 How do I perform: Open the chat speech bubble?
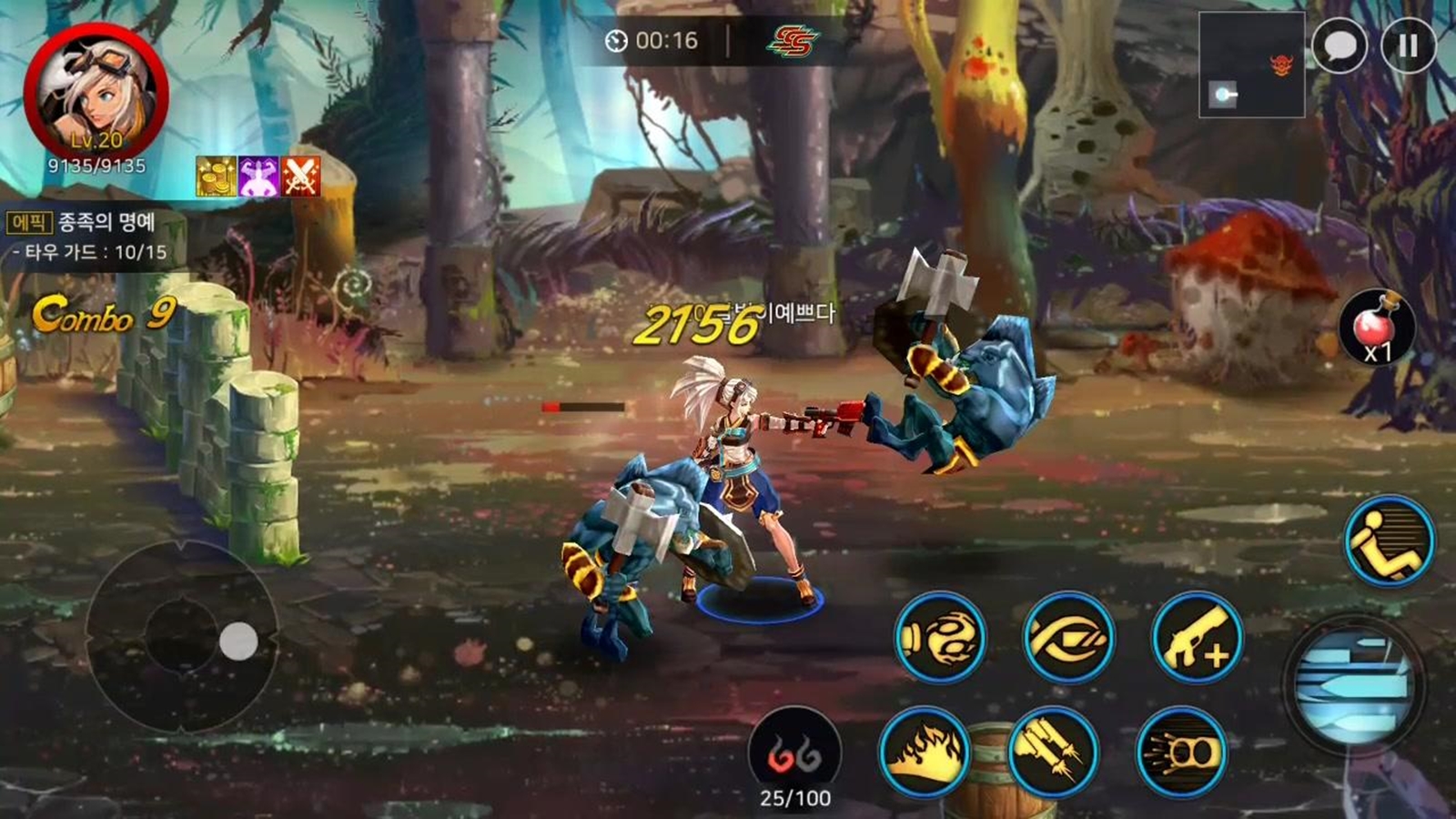pos(1340,45)
